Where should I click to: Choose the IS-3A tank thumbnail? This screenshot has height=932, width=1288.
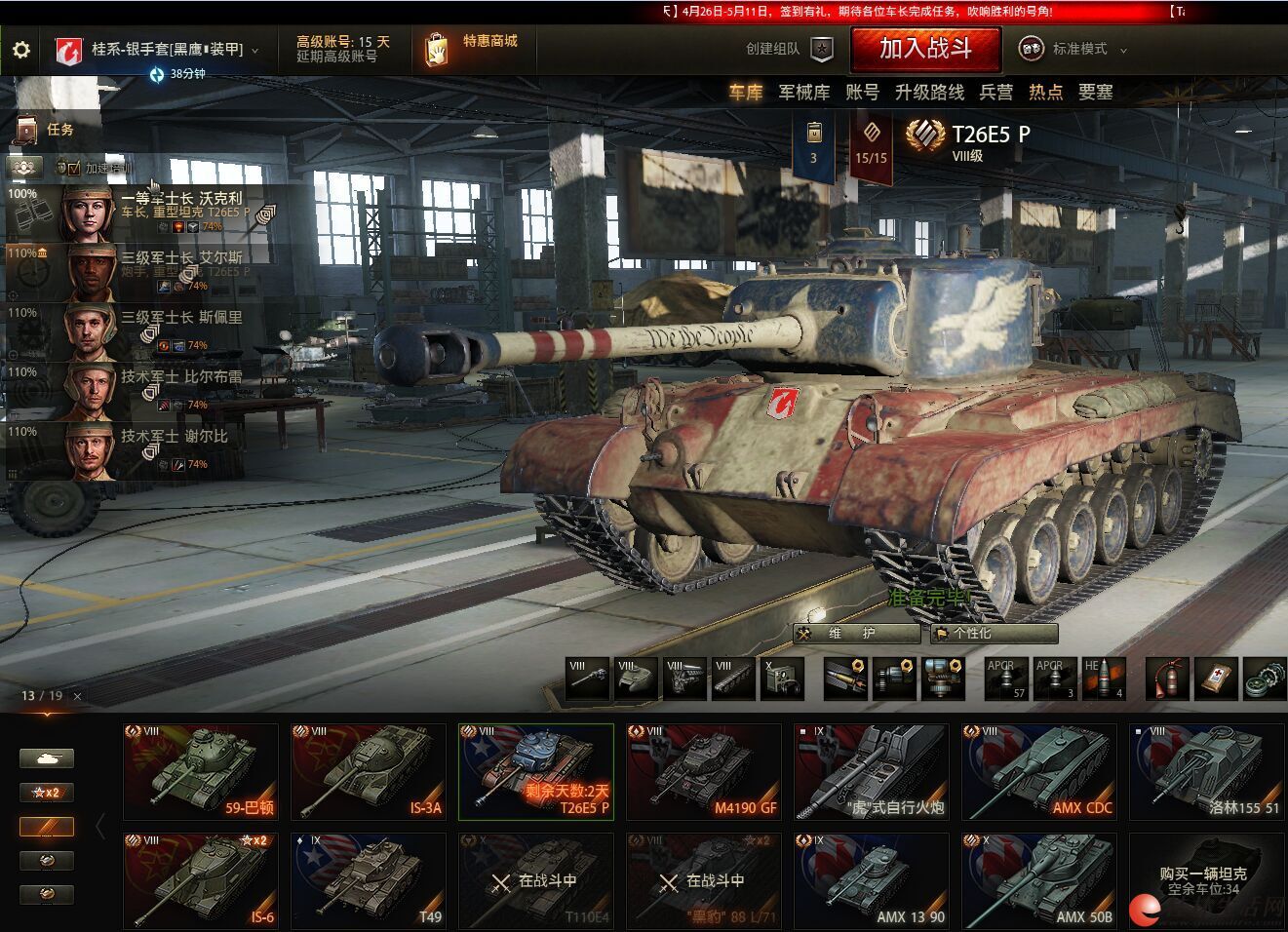point(369,772)
